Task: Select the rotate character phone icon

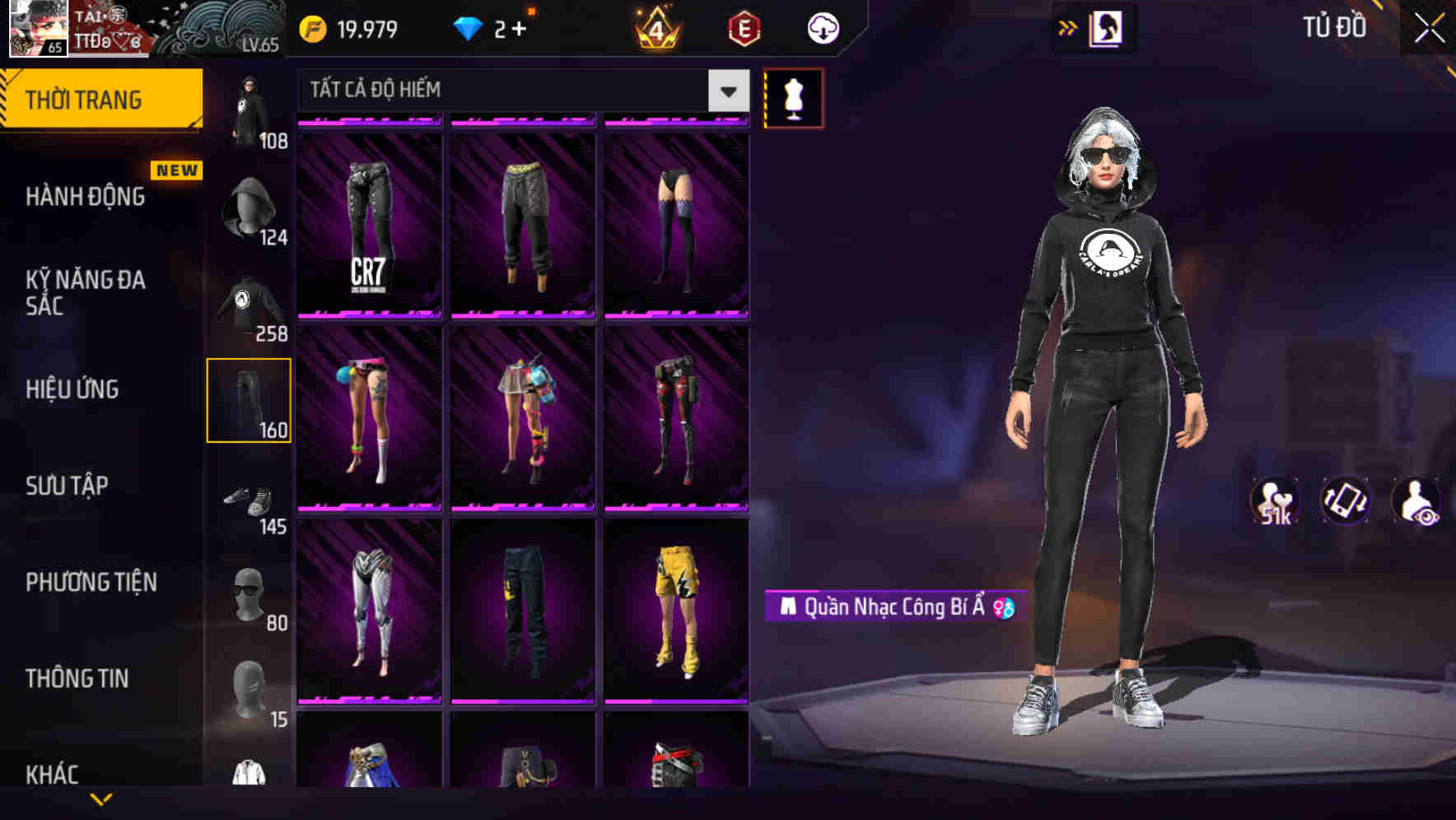Action: pyautogui.click(x=1344, y=502)
